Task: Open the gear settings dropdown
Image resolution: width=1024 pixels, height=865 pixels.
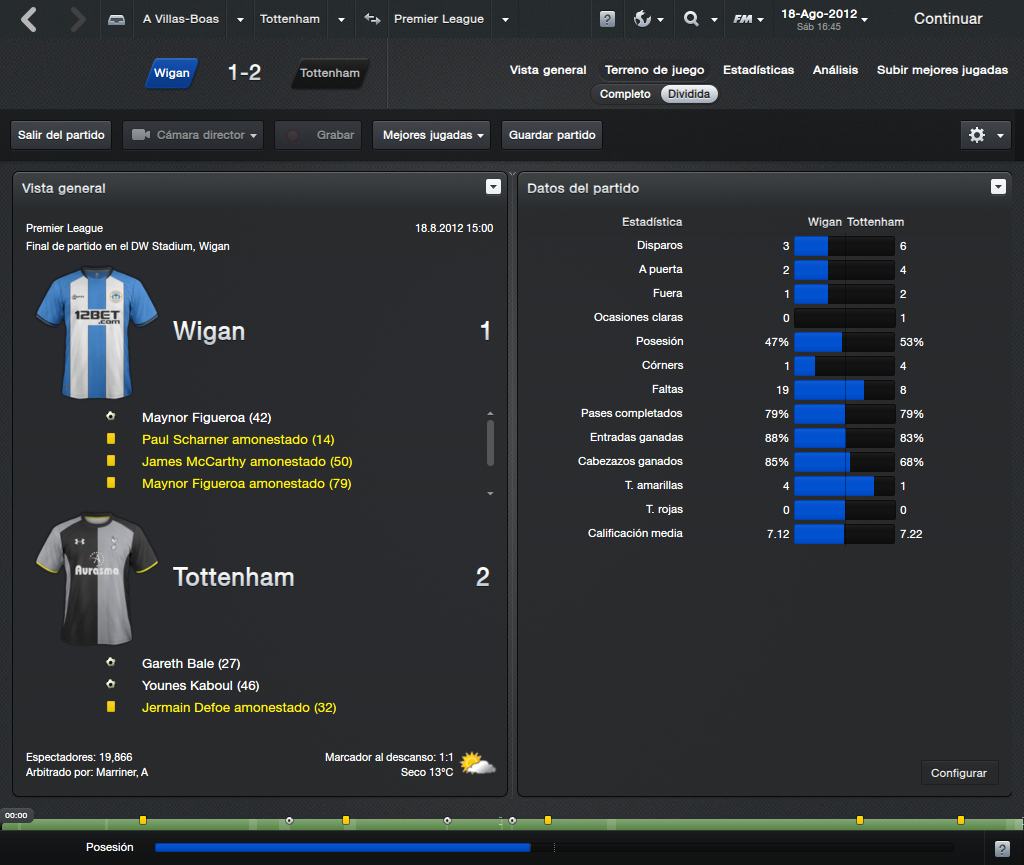Action: click(x=985, y=135)
